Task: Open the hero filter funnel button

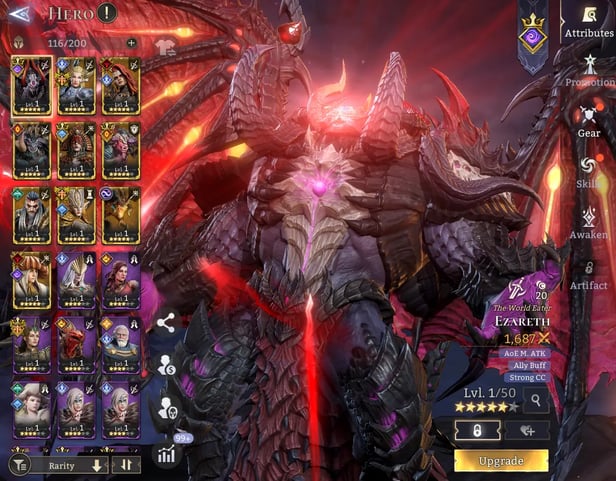Action: point(18,465)
